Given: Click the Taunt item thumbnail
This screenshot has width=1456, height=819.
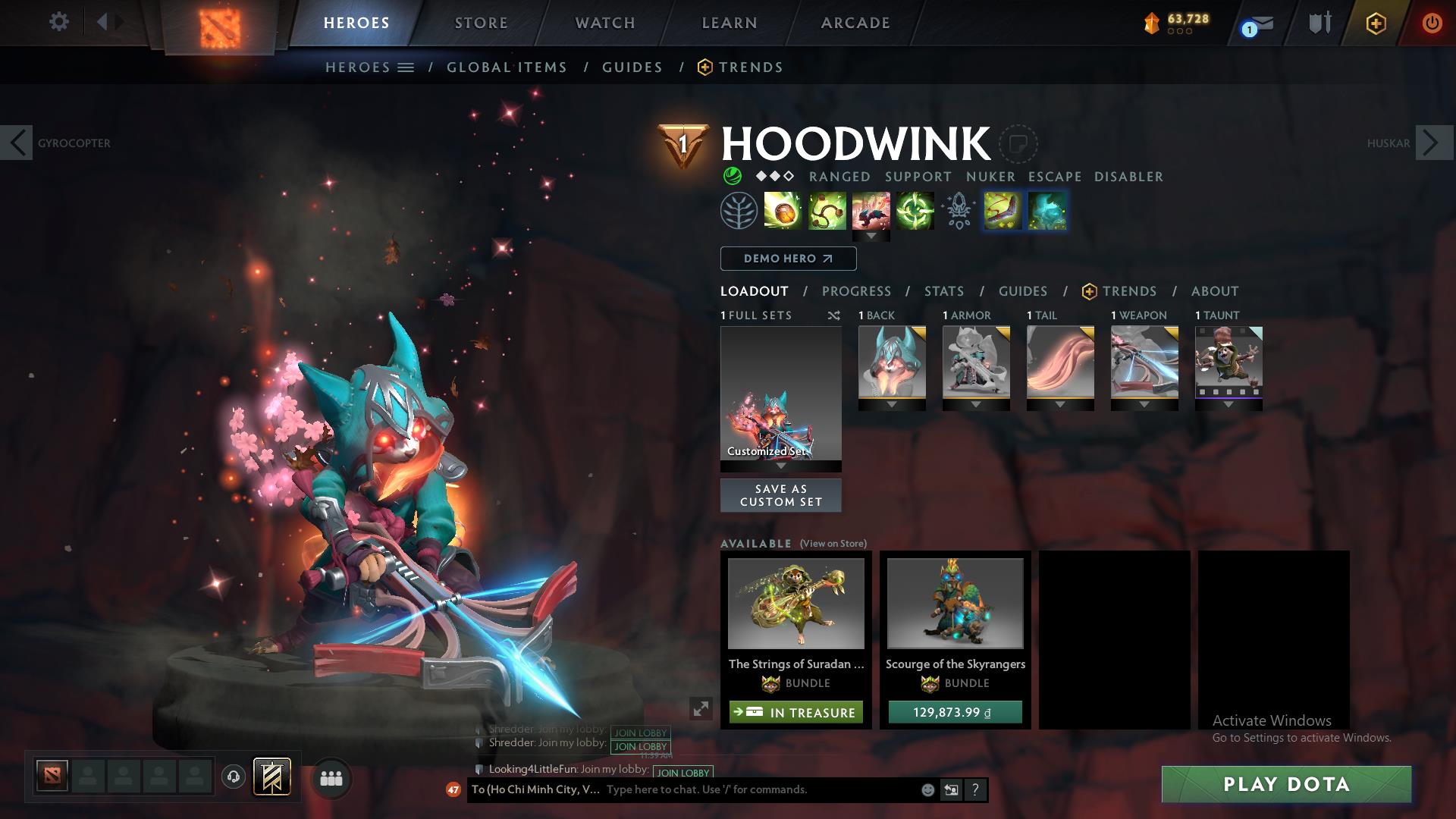Looking at the screenshot, I should point(1228,364).
